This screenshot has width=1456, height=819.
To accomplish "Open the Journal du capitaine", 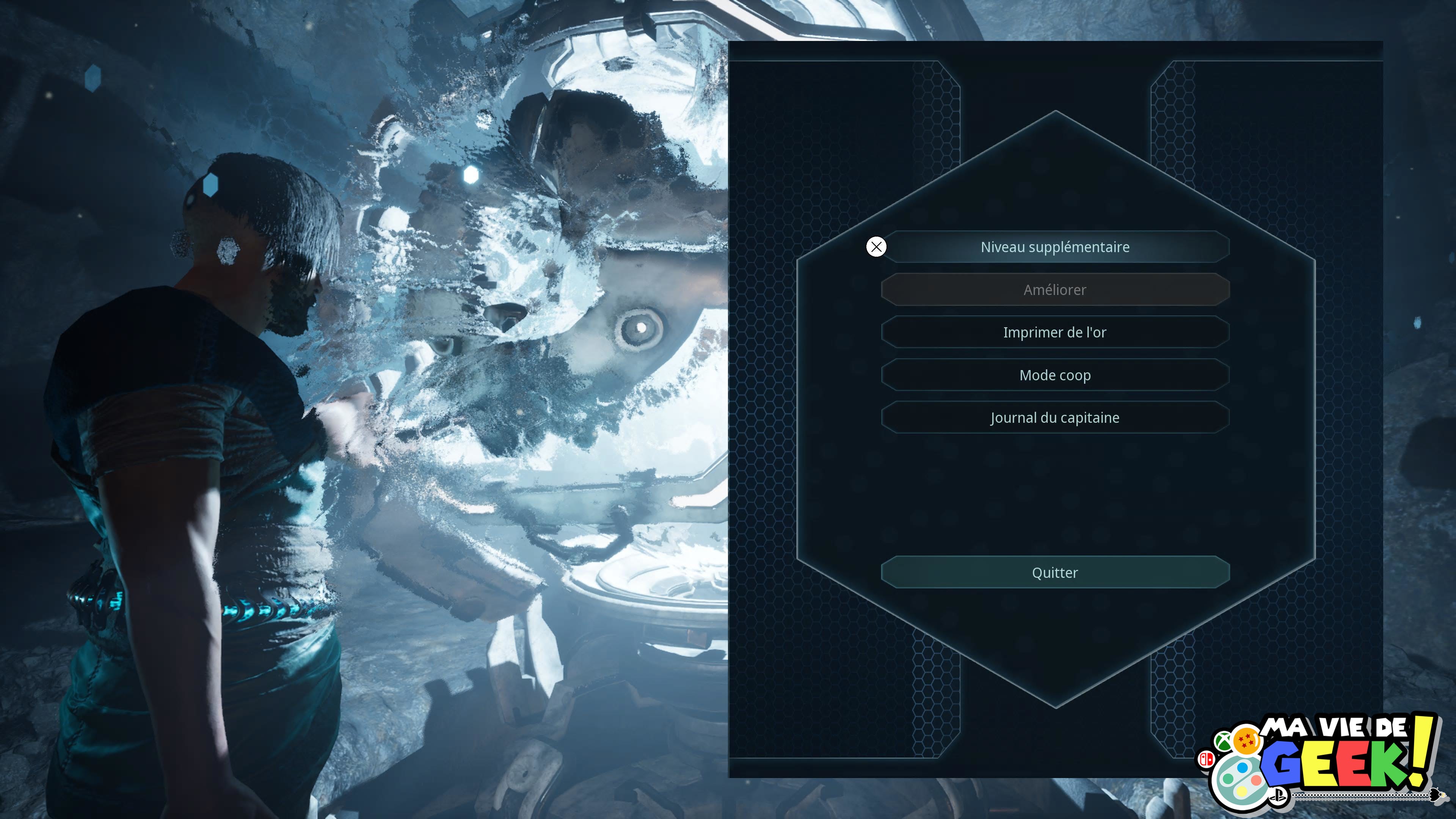I will point(1055,418).
